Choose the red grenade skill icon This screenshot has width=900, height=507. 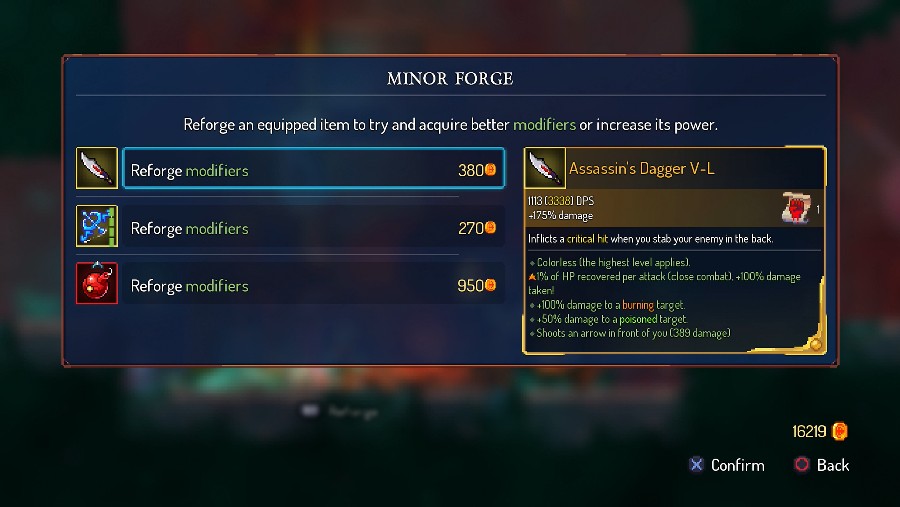click(x=97, y=284)
